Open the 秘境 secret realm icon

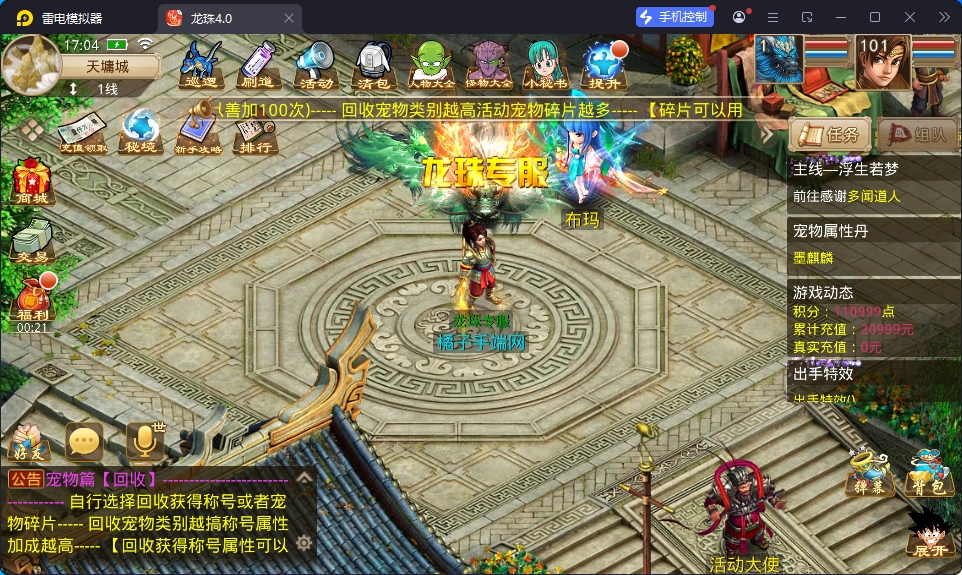coord(141,133)
